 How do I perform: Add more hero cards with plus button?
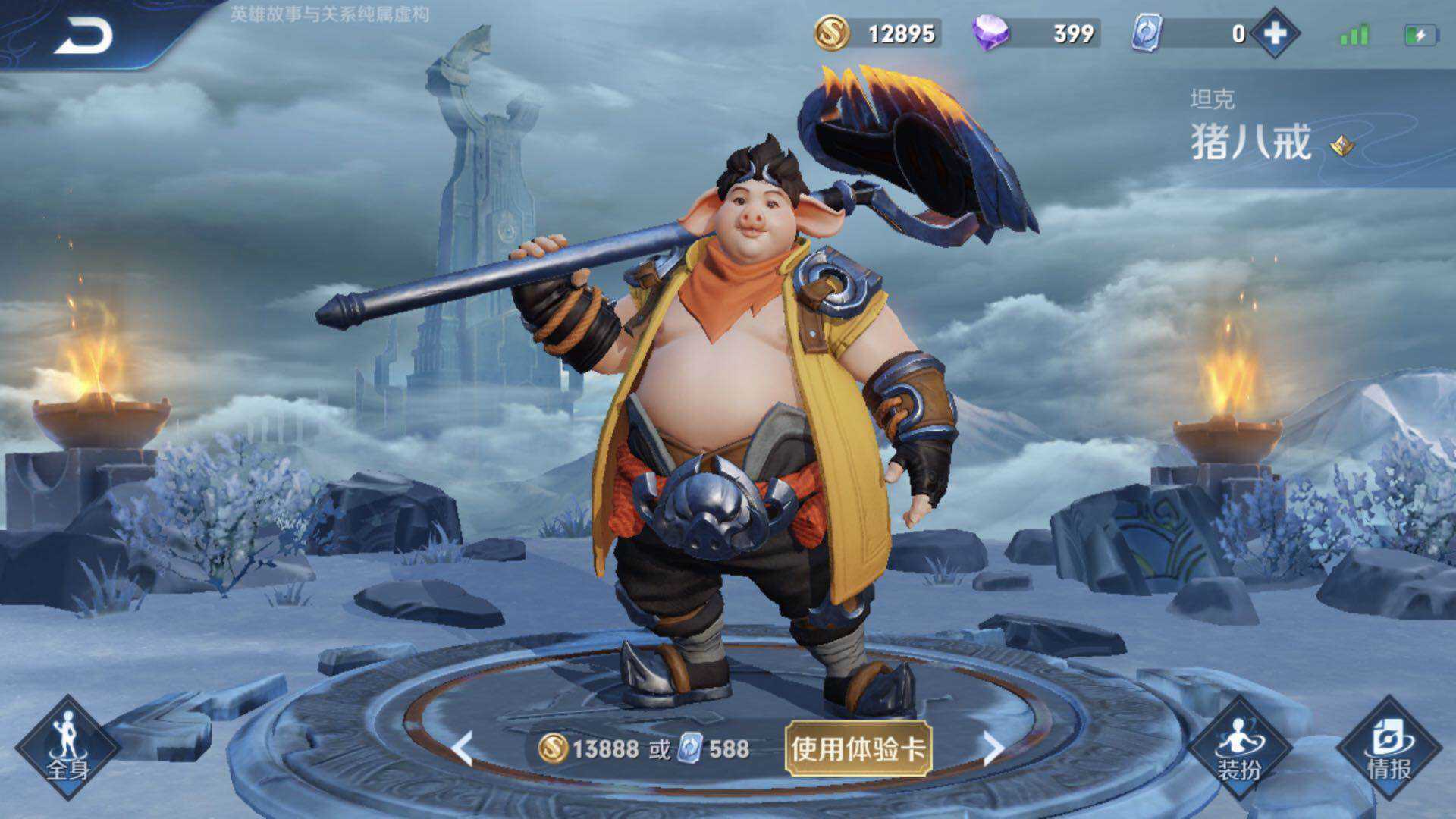[x=1275, y=33]
